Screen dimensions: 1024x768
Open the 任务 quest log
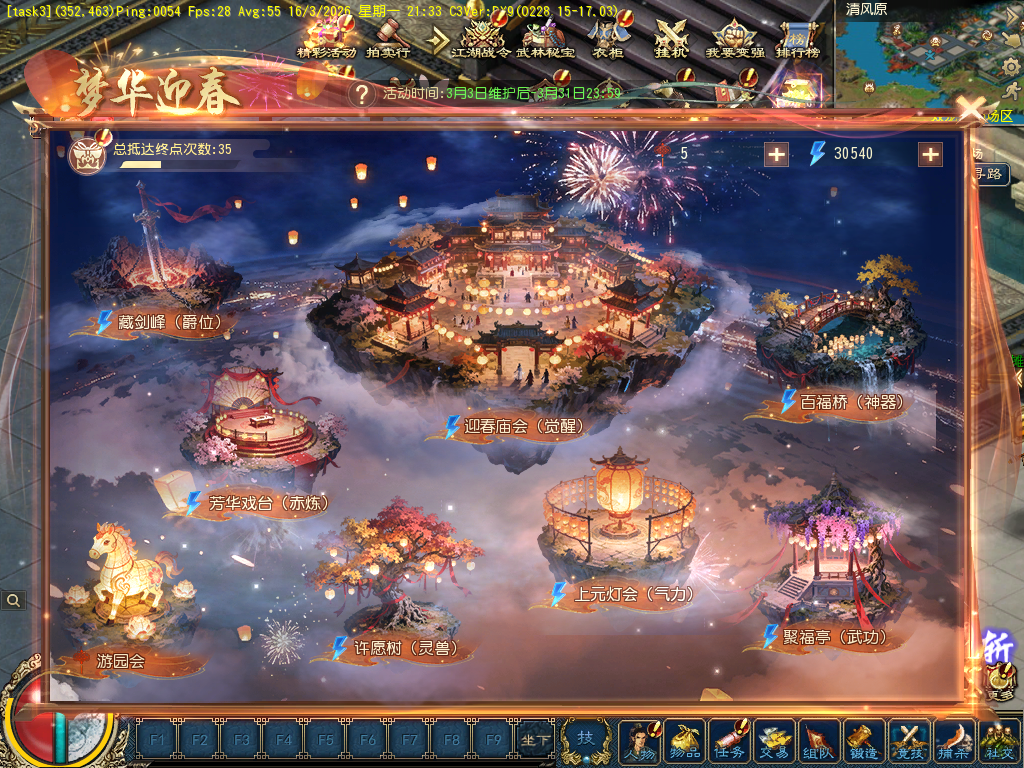729,741
